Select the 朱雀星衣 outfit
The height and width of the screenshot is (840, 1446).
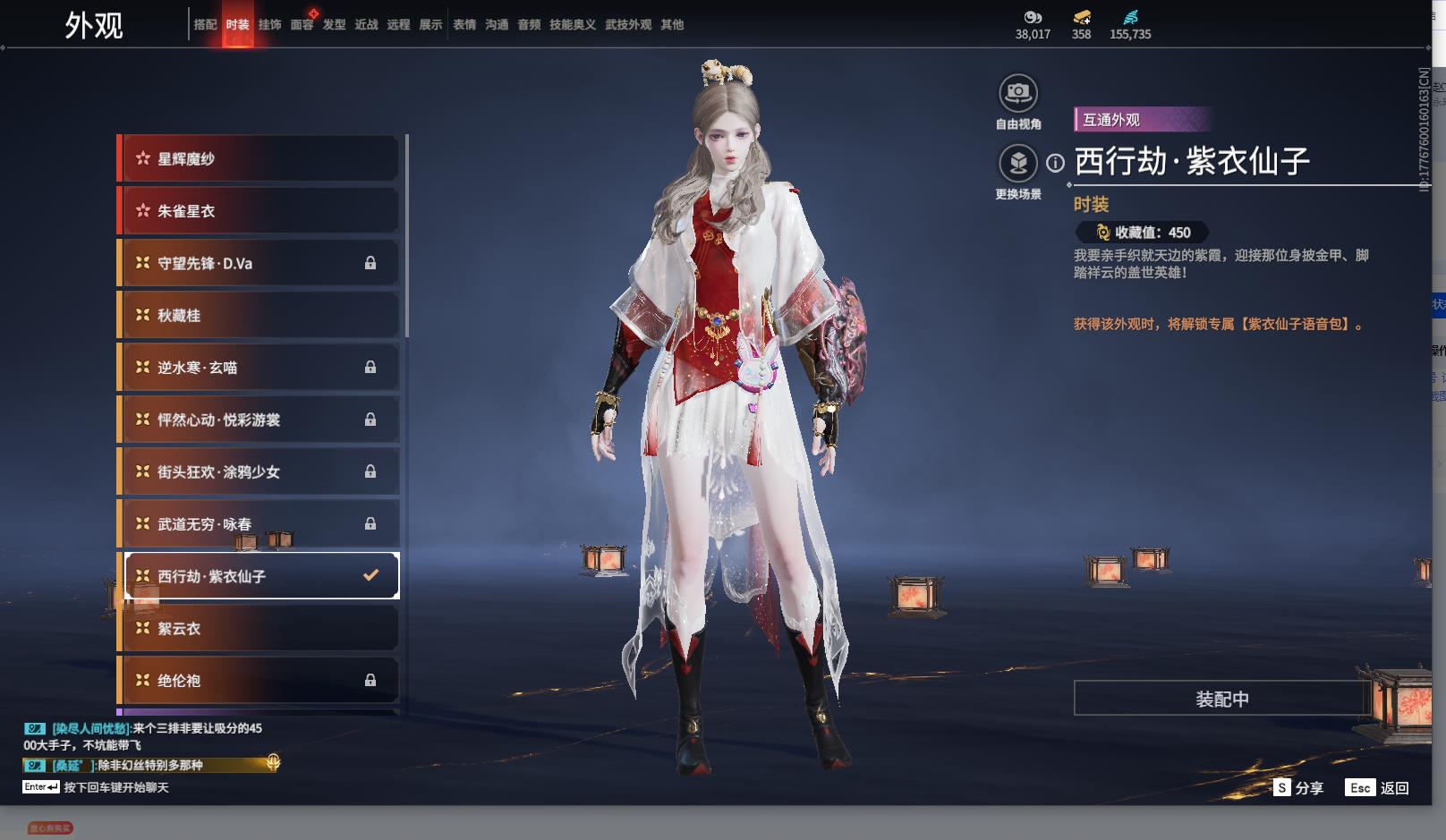click(259, 211)
